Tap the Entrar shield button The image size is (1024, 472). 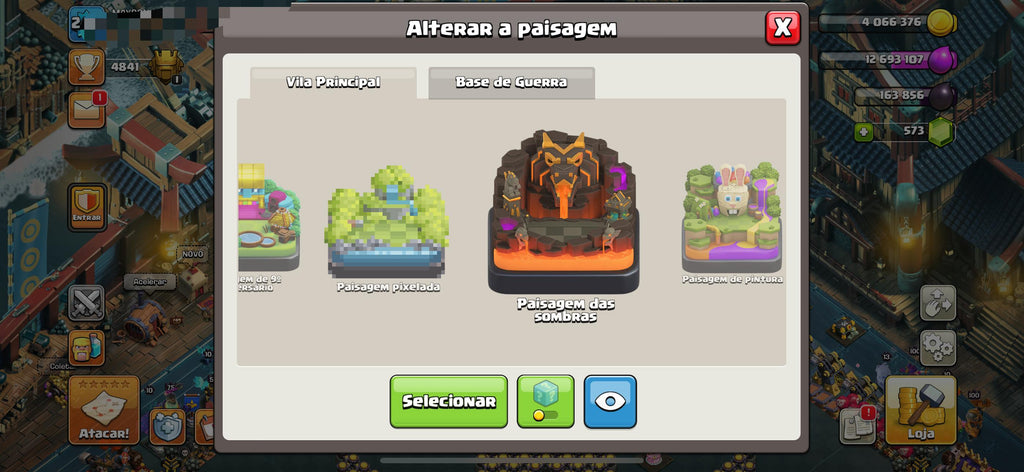[x=87, y=207]
